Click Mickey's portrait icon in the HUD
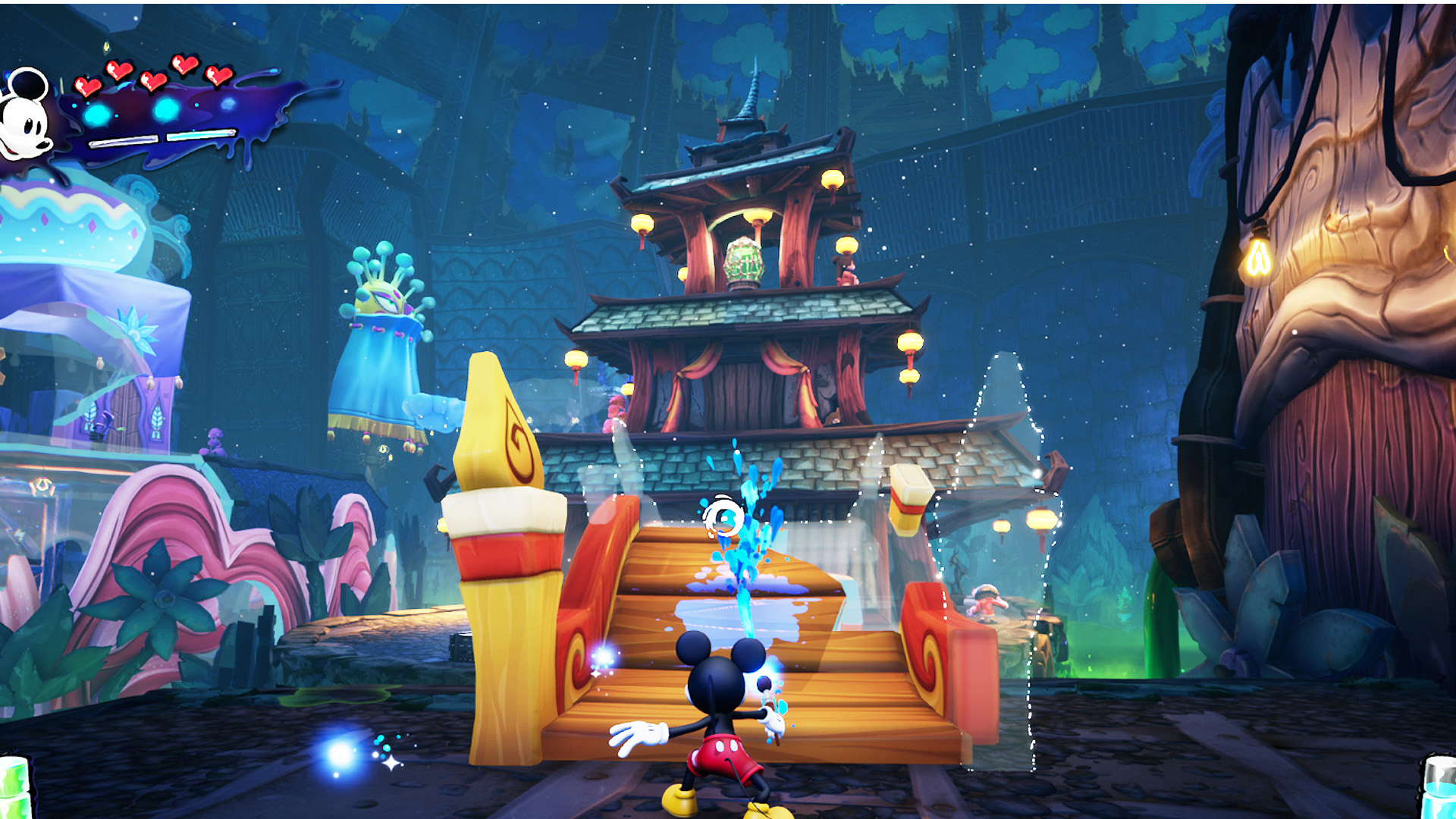Screen dimensions: 1456x819 pos(27,115)
